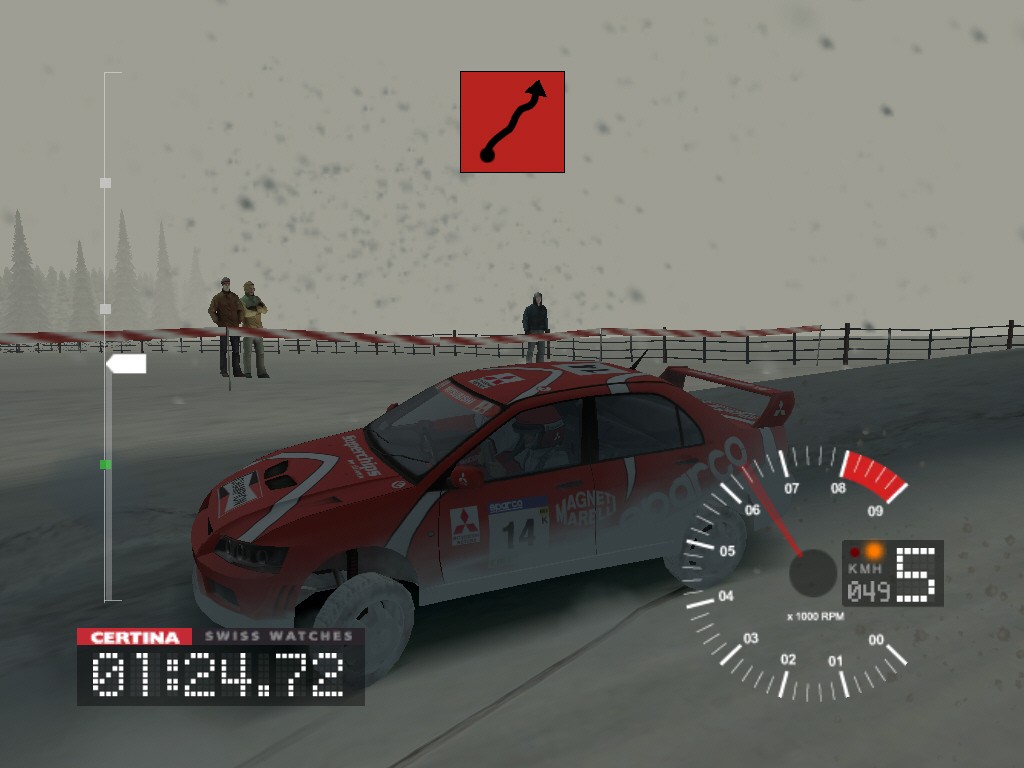Select the white arrow marker on stage progress bar
Screen dimensions: 1024x768
[x=126, y=364]
